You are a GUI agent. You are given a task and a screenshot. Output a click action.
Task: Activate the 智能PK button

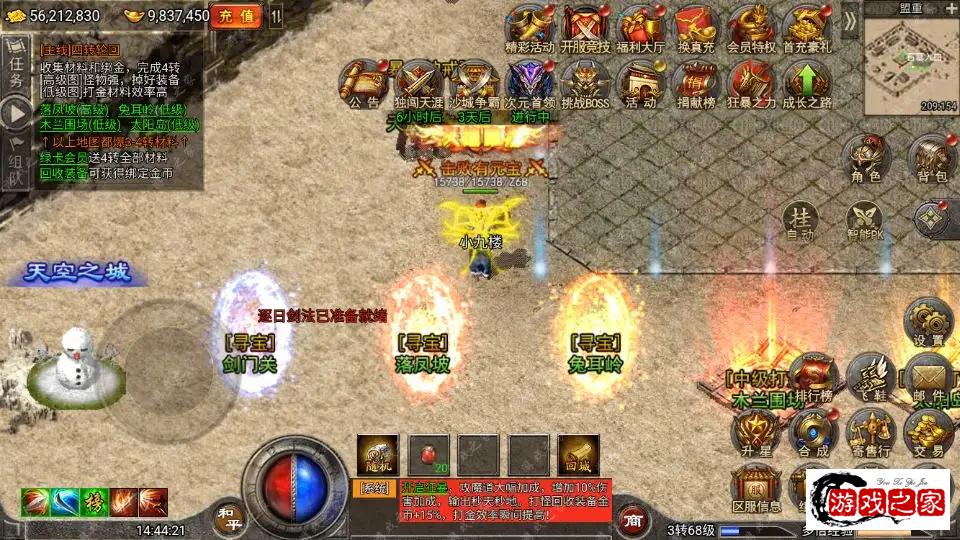(865, 222)
